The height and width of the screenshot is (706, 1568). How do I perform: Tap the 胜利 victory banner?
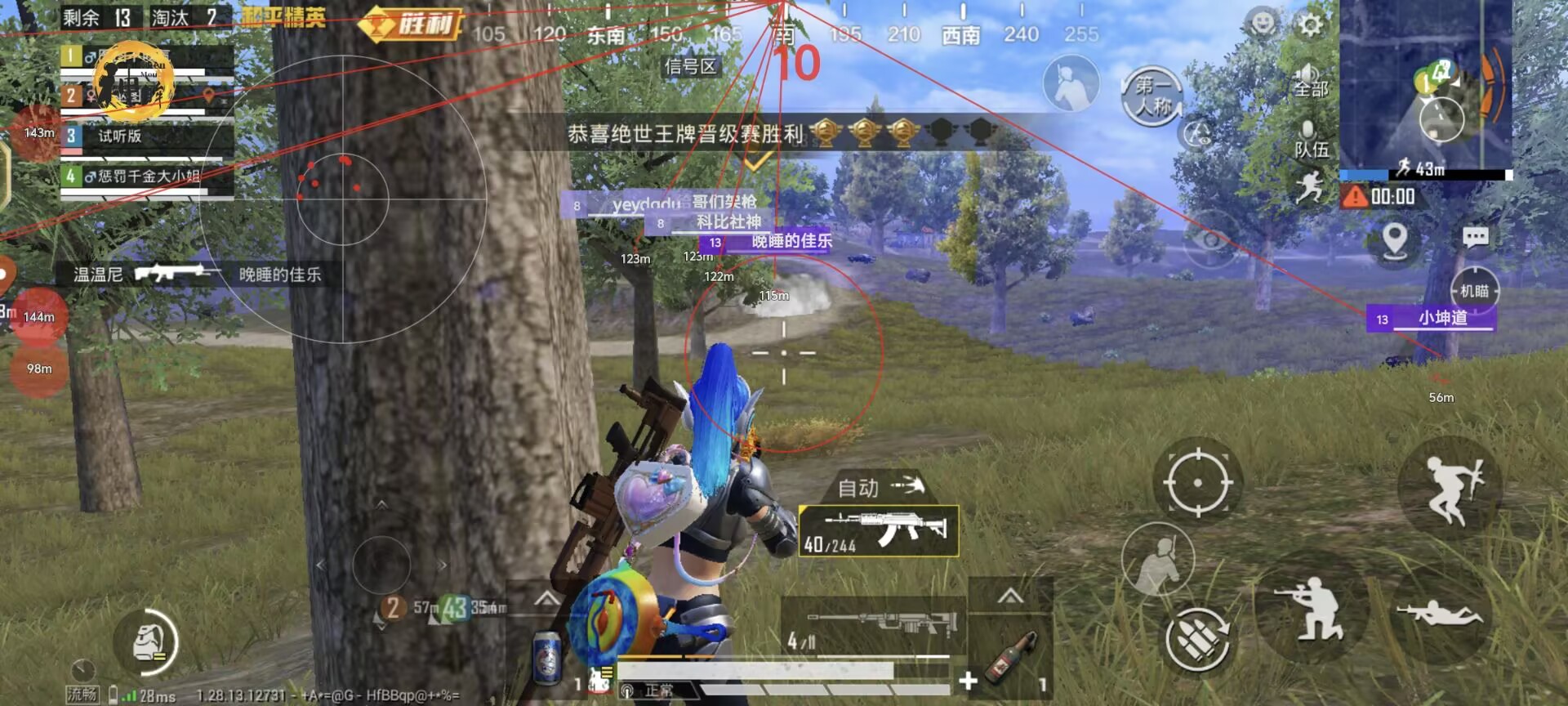pos(412,26)
